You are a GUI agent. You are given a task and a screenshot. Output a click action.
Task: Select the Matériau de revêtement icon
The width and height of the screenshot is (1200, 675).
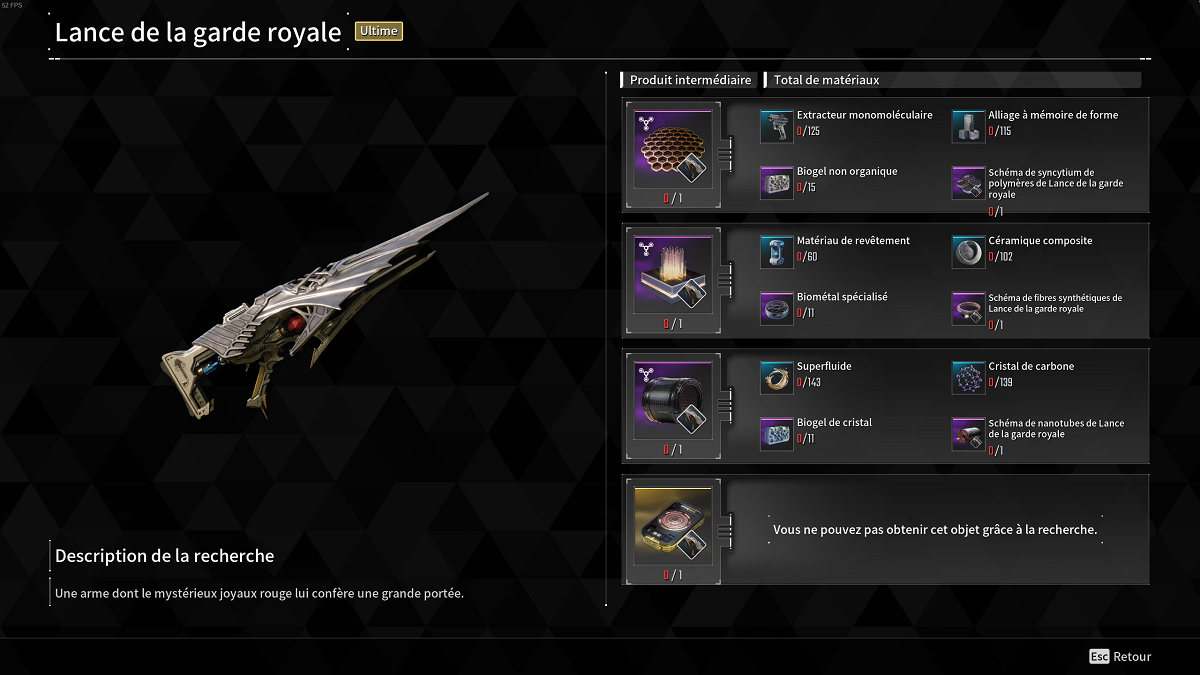(777, 252)
